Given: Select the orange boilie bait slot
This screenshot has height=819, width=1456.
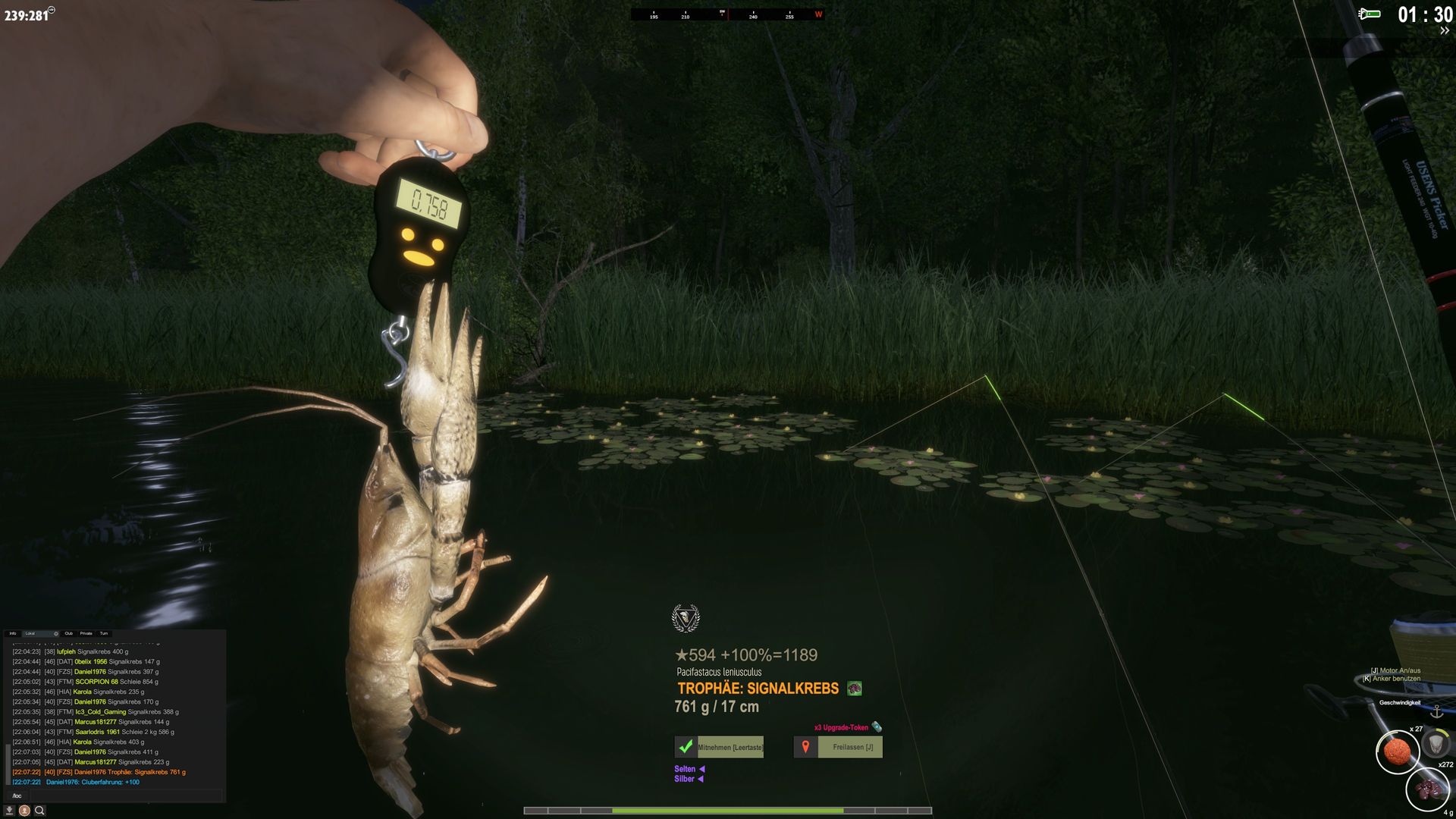Looking at the screenshot, I should [1397, 752].
